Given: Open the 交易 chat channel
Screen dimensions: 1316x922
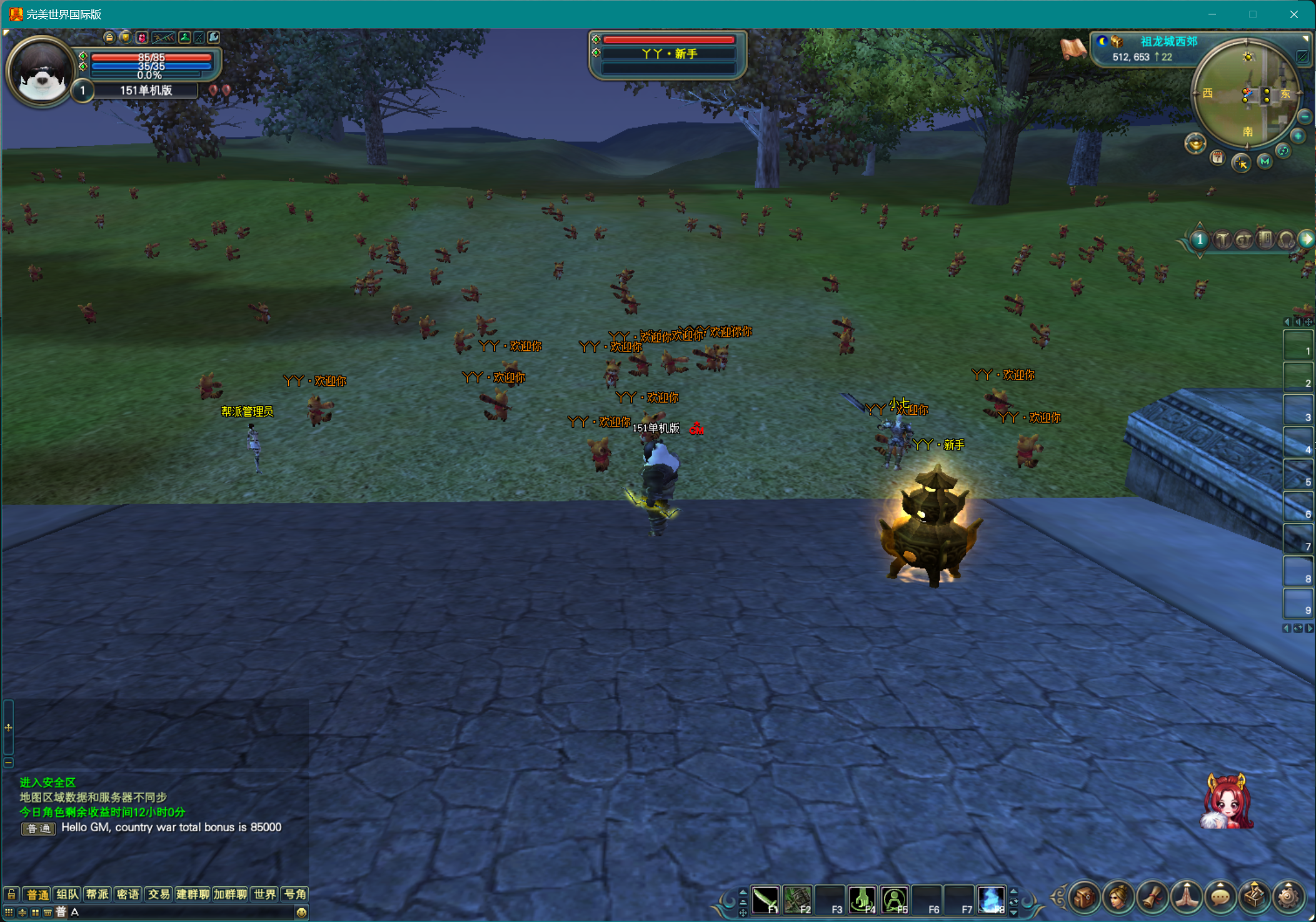Looking at the screenshot, I should point(159,894).
